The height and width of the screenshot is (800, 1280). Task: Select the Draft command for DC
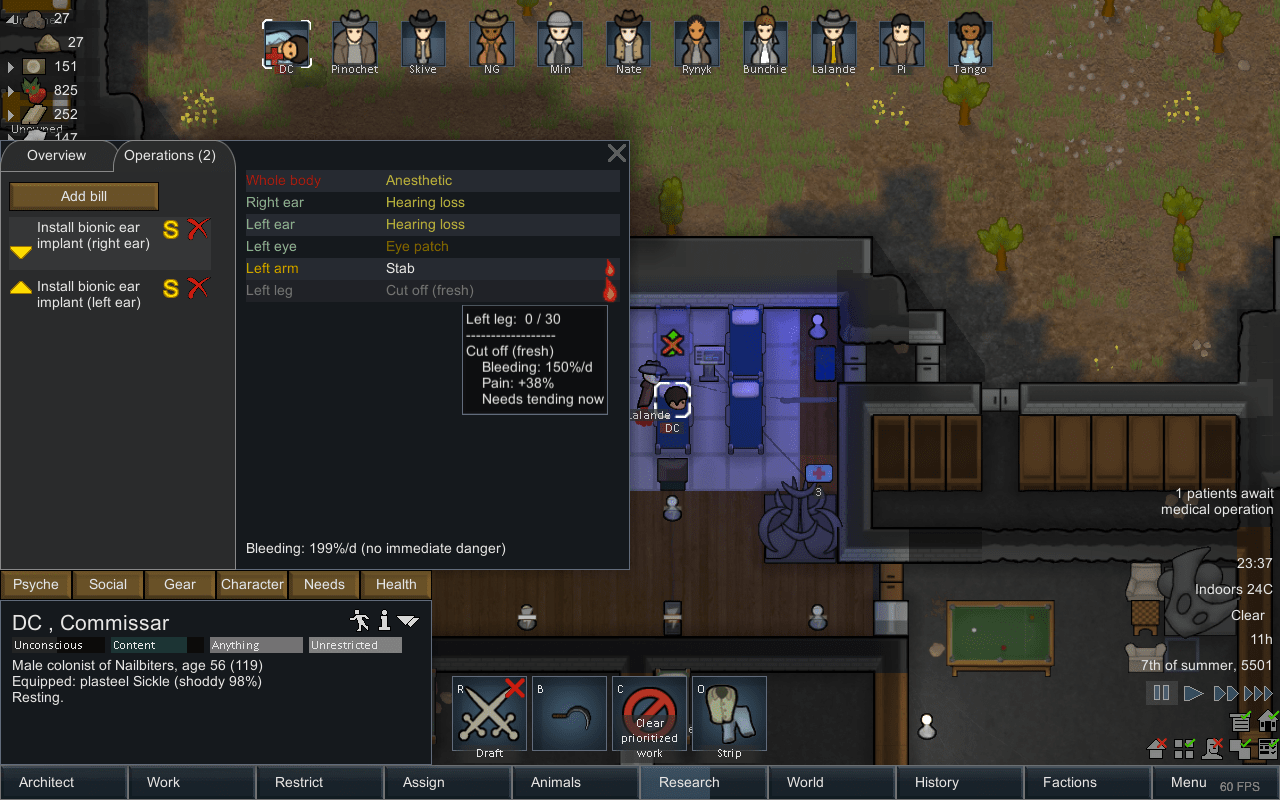coord(488,713)
